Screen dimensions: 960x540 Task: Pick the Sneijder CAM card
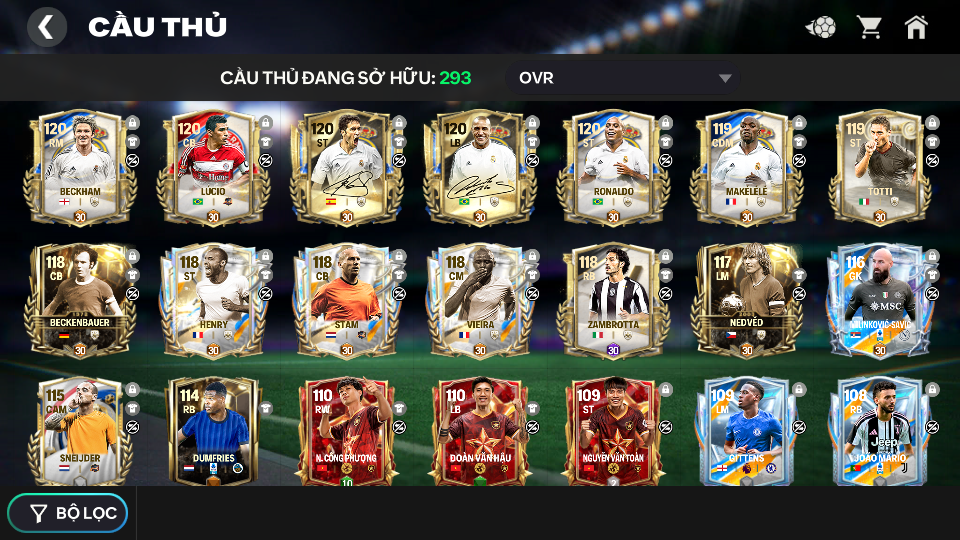pos(81,430)
